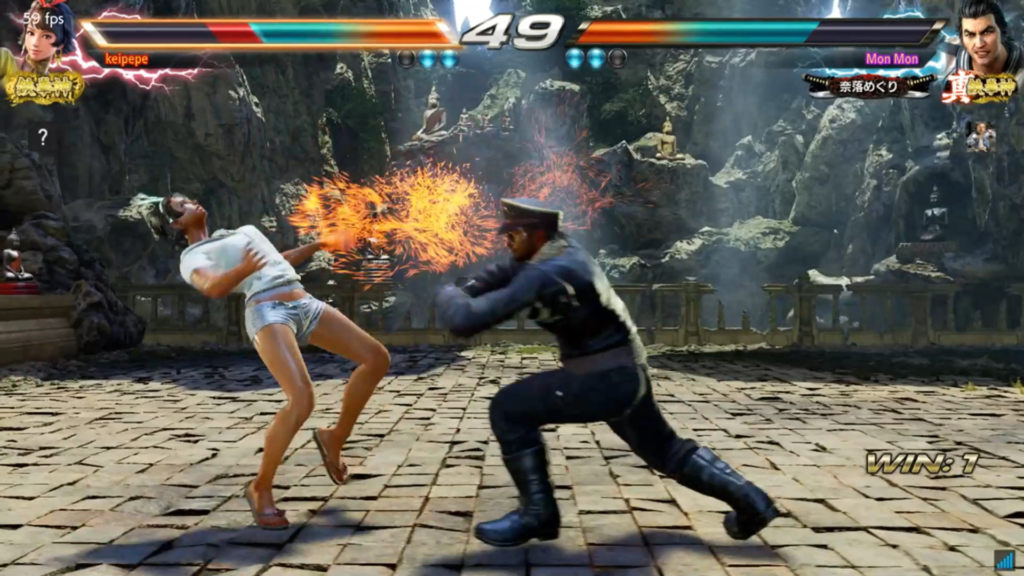Select the Mon Mon player name

(x=890, y=59)
